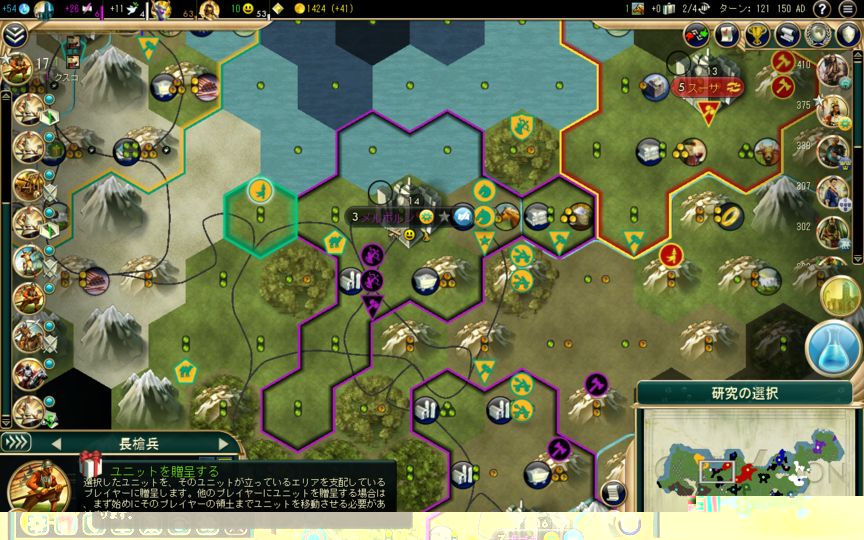Click the blue science flask button
864x540 pixels.
pyautogui.click(x=832, y=347)
